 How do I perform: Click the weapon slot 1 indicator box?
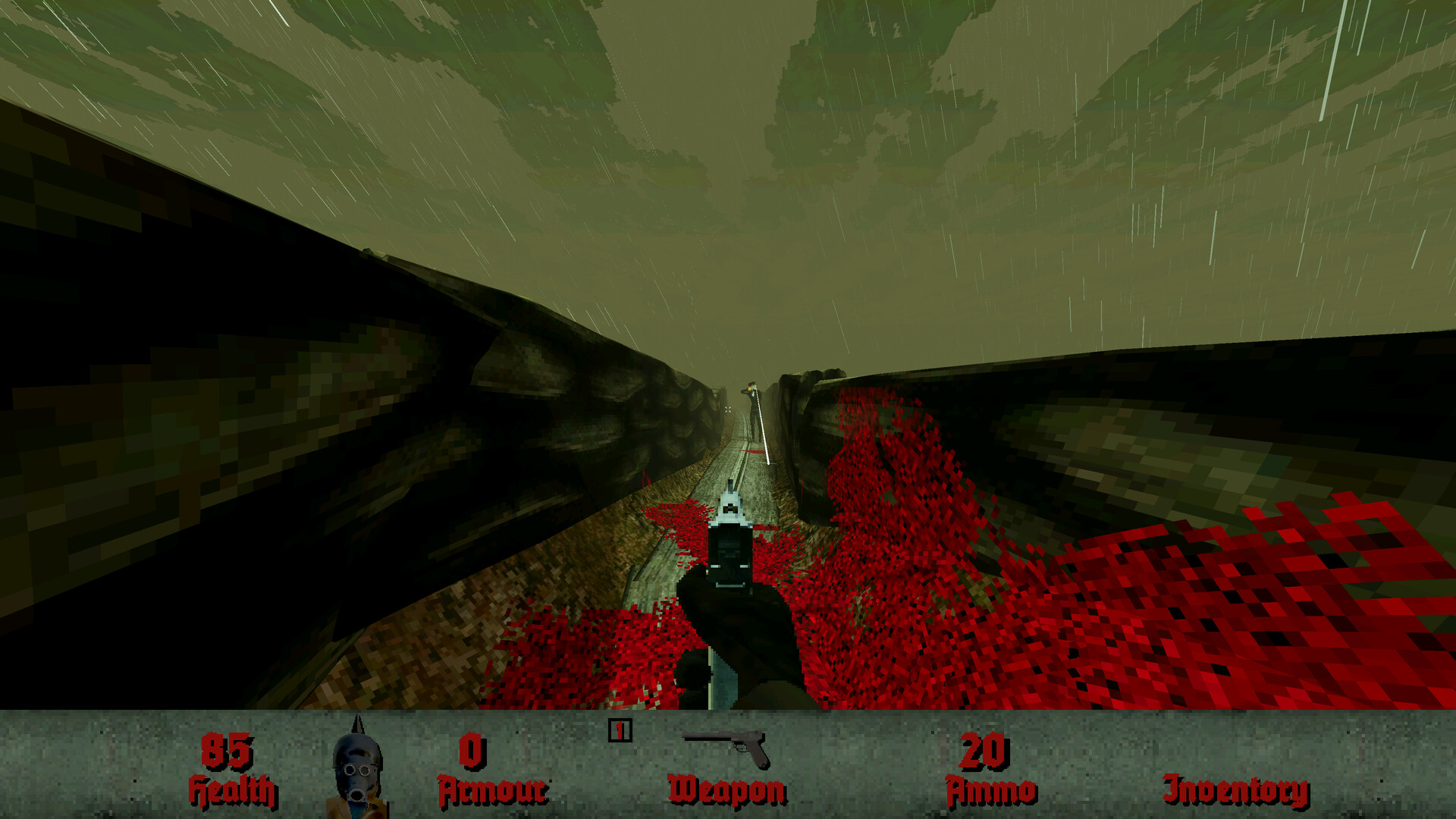click(x=620, y=732)
